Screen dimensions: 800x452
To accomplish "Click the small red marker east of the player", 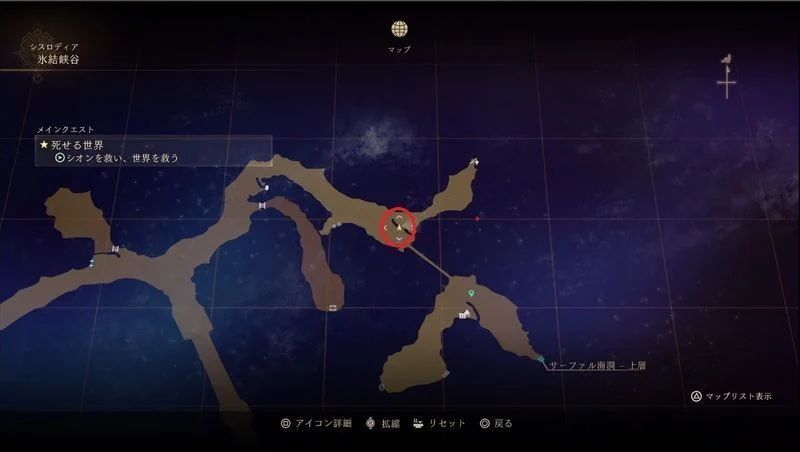I will 477,218.
